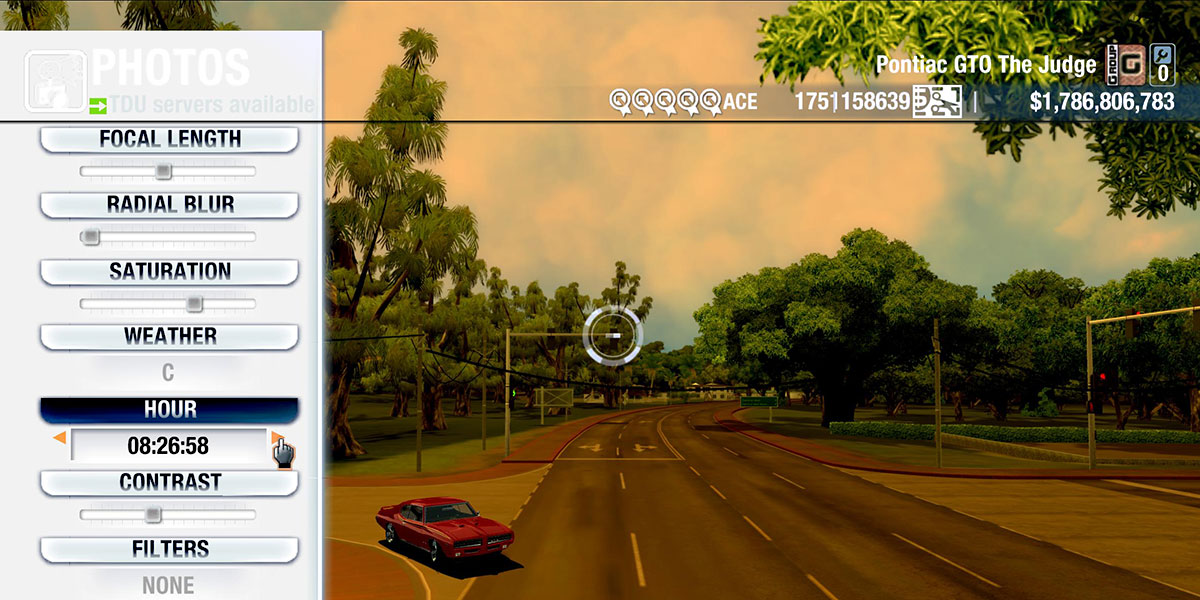Decrease hour with the left orange arrow
This screenshot has width=1200, height=600.
[60, 438]
